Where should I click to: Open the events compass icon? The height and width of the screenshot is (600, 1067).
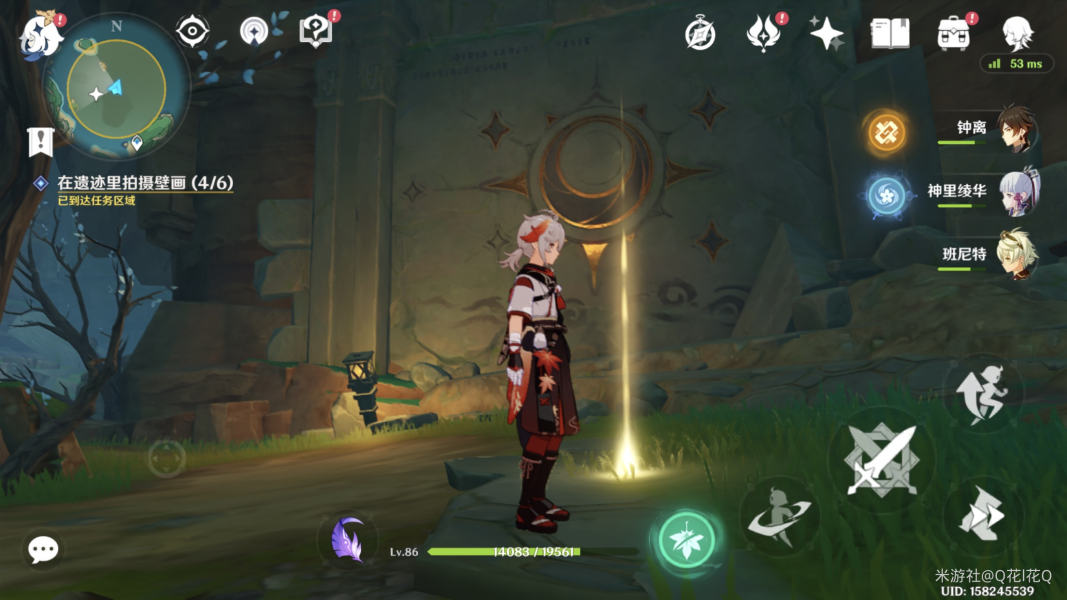700,33
